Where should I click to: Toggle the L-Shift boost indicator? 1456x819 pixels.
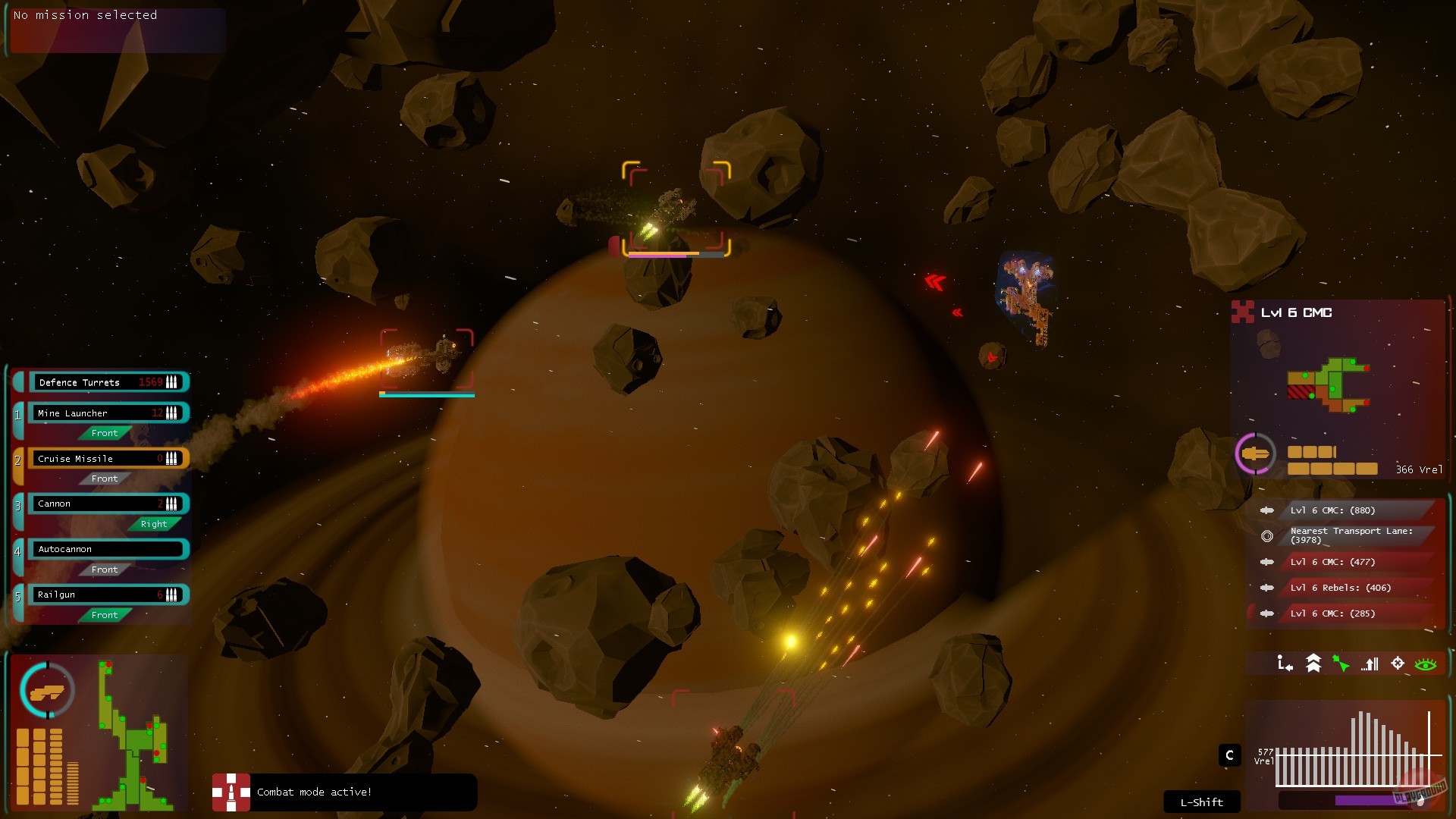click(x=1200, y=802)
